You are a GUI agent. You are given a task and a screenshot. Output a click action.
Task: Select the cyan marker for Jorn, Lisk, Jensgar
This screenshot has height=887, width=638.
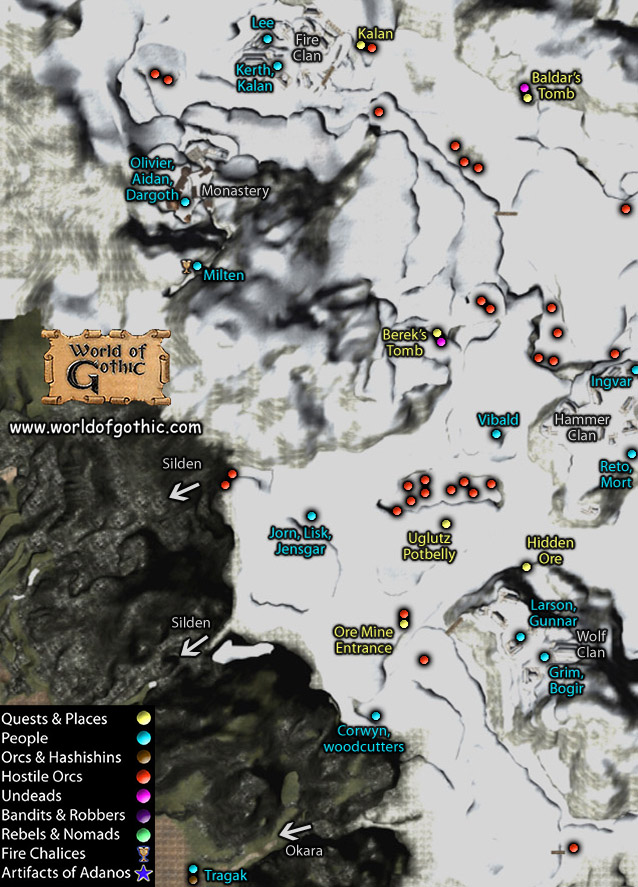click(x=311, y=515)
